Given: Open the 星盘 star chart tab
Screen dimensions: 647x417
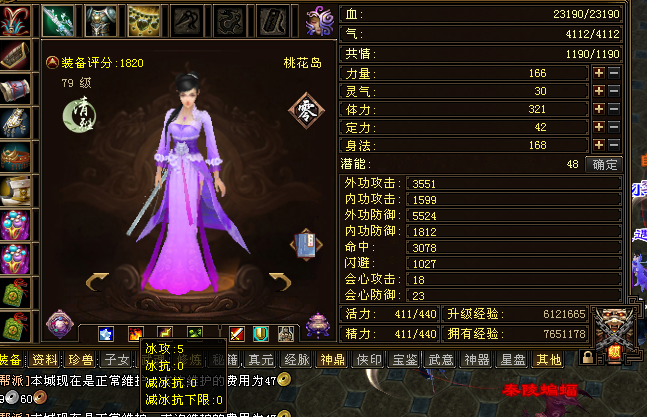Looking at the screenshot, I should pos(514,360).
